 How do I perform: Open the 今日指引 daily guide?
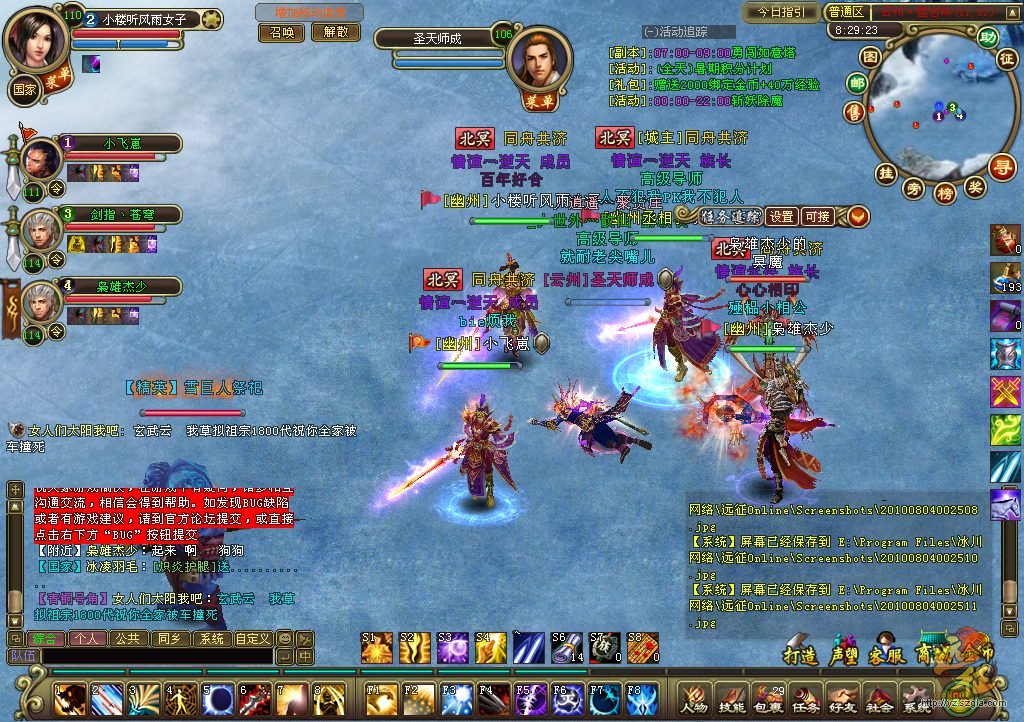[781, 12]
